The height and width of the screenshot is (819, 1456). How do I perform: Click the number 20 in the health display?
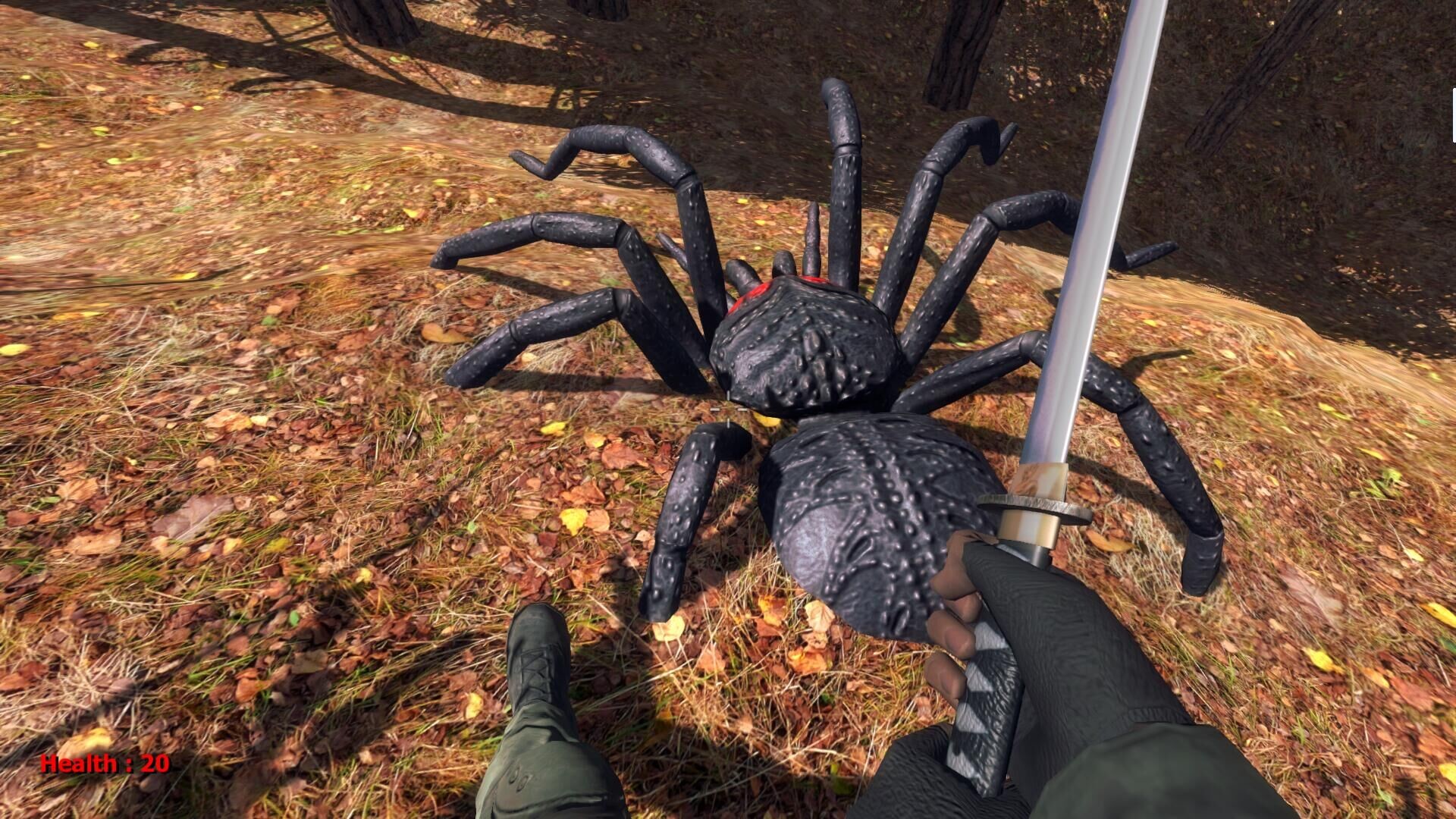click(152, 764)
